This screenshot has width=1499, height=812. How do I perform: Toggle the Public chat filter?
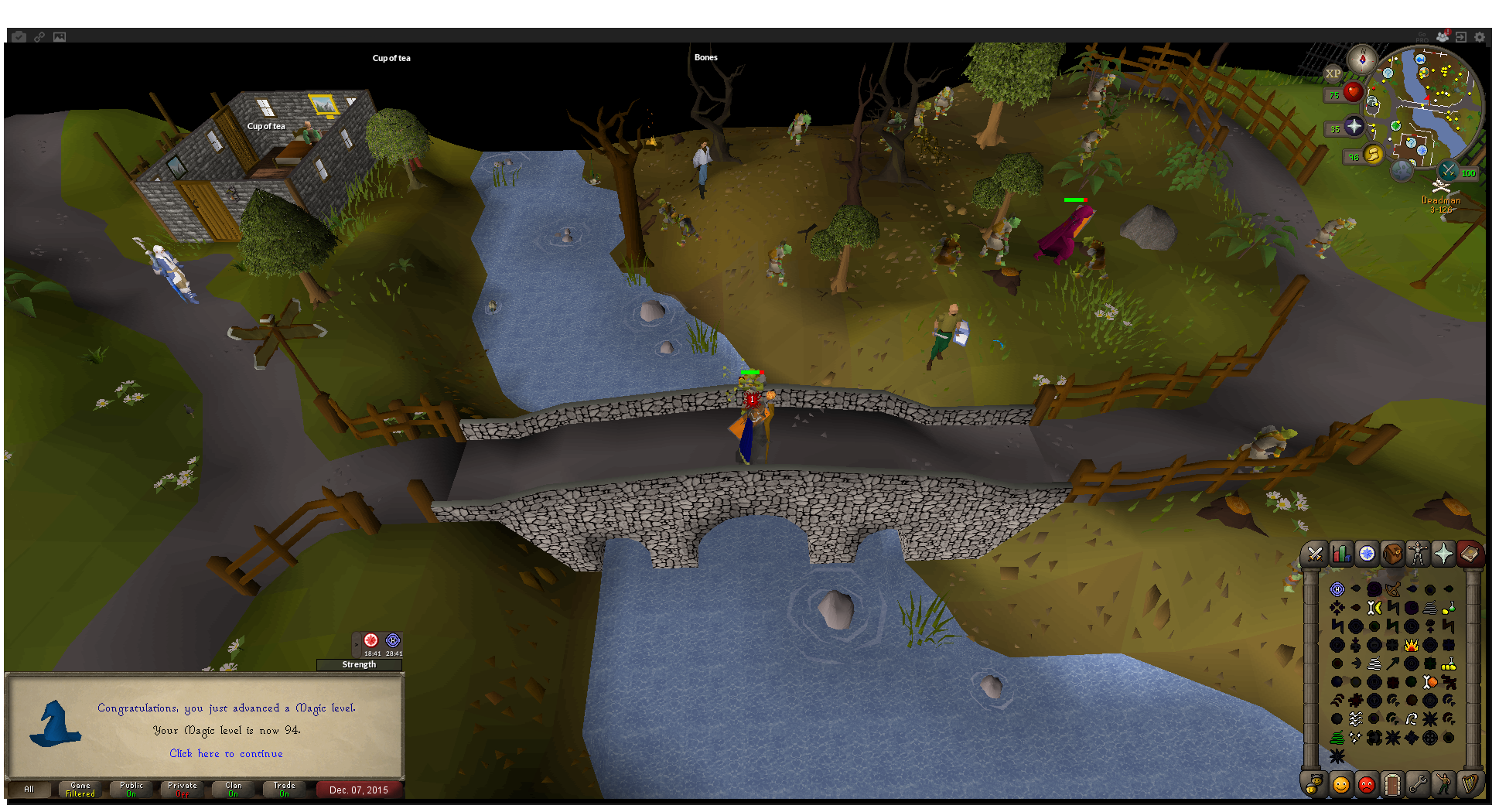click(131, 789)
